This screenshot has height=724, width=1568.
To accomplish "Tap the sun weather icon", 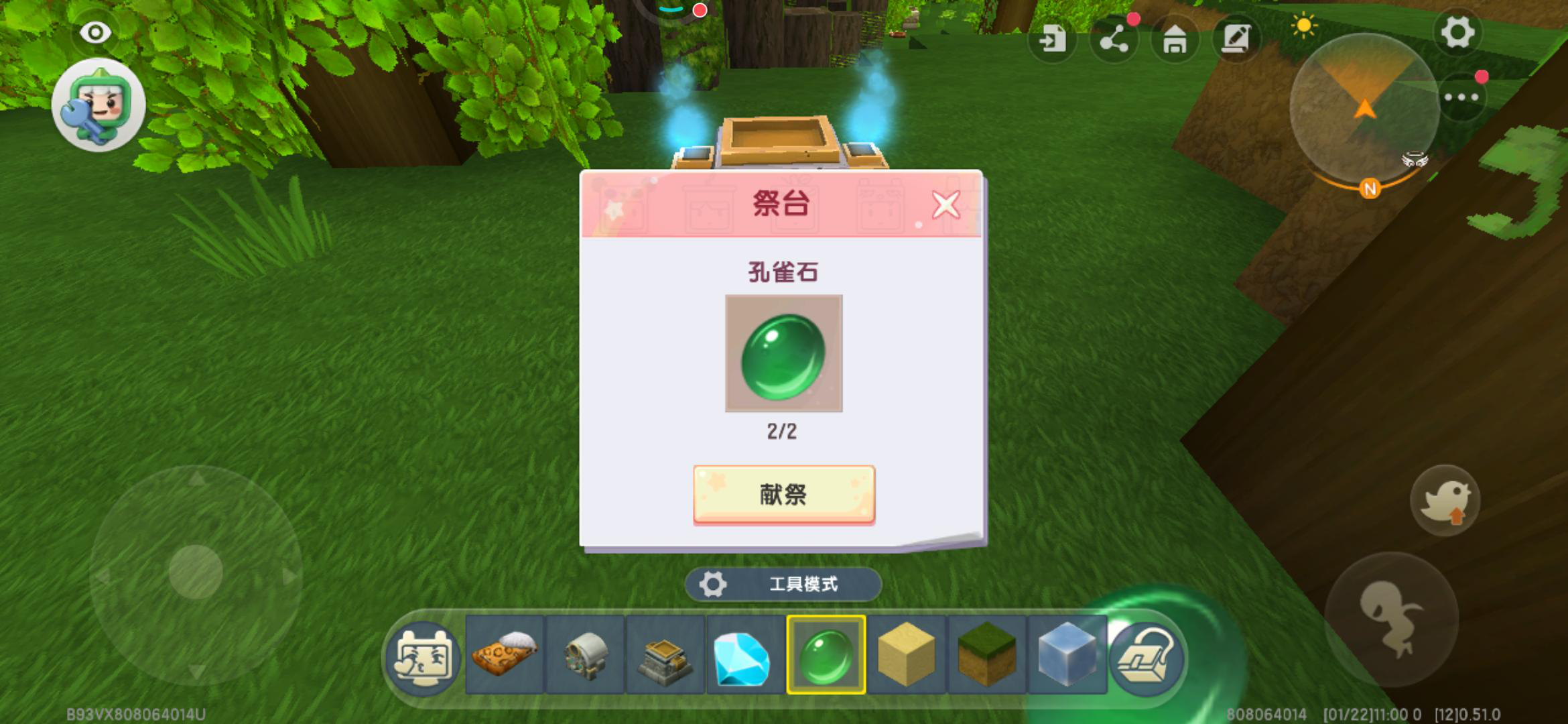I will point(1303,24).
